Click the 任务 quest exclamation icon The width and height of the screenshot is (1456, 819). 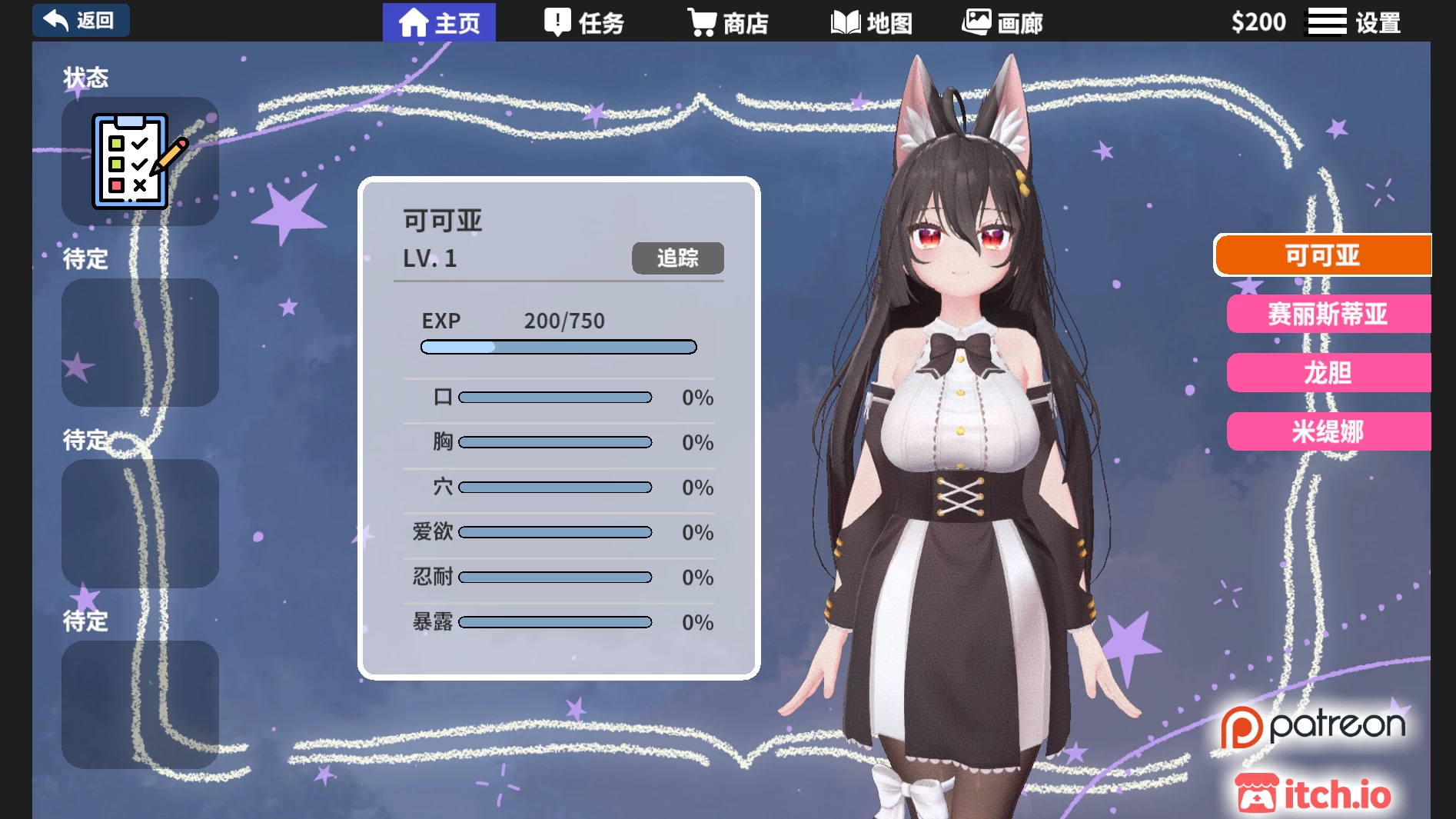(x=555, y=22)
